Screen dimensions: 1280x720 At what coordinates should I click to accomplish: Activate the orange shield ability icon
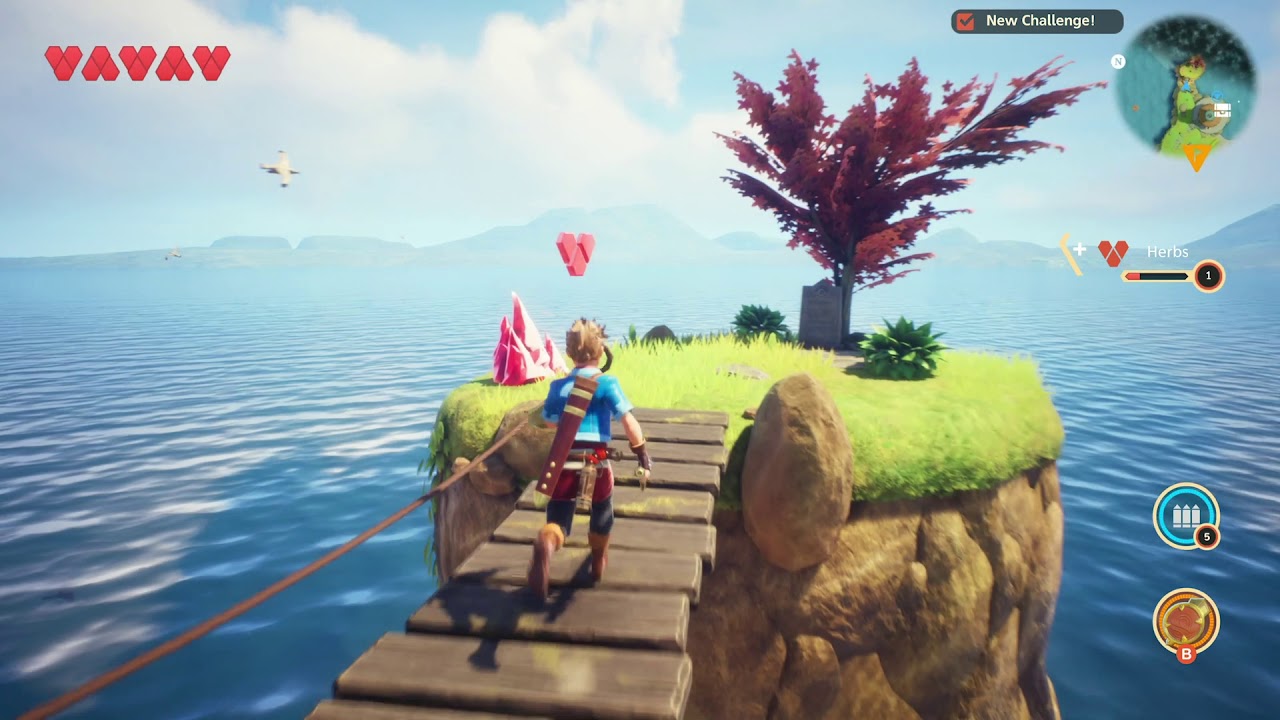click(x=1185, y=621)
